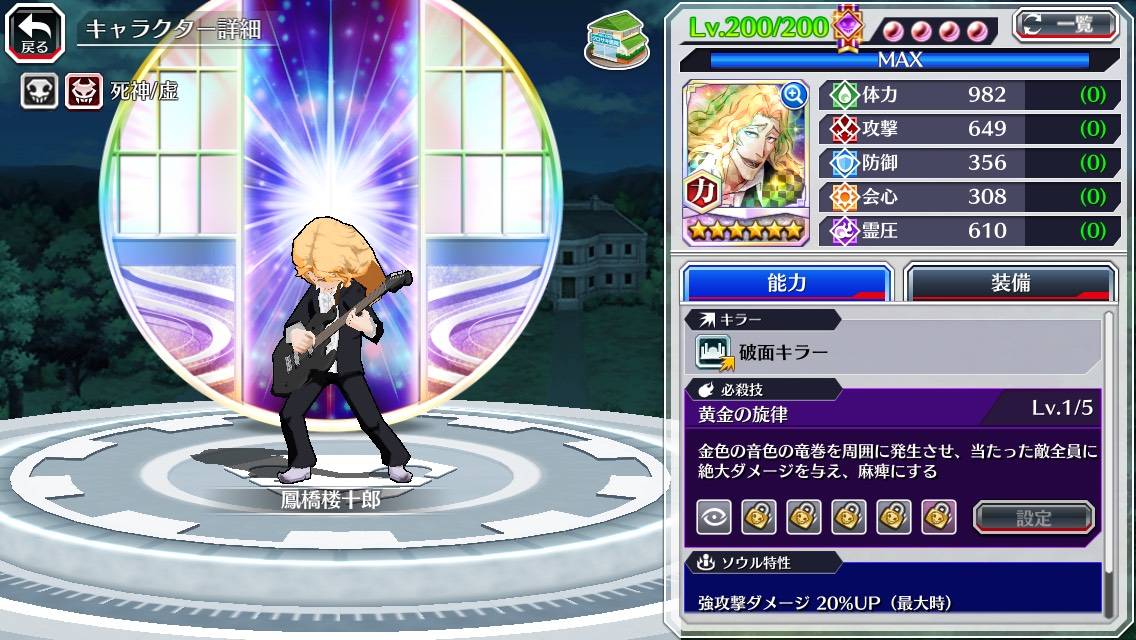The width and height of the screenshot is (1136, 640).
Task: Switch to the 装備 equipment tab
Action: [1010, 283]
